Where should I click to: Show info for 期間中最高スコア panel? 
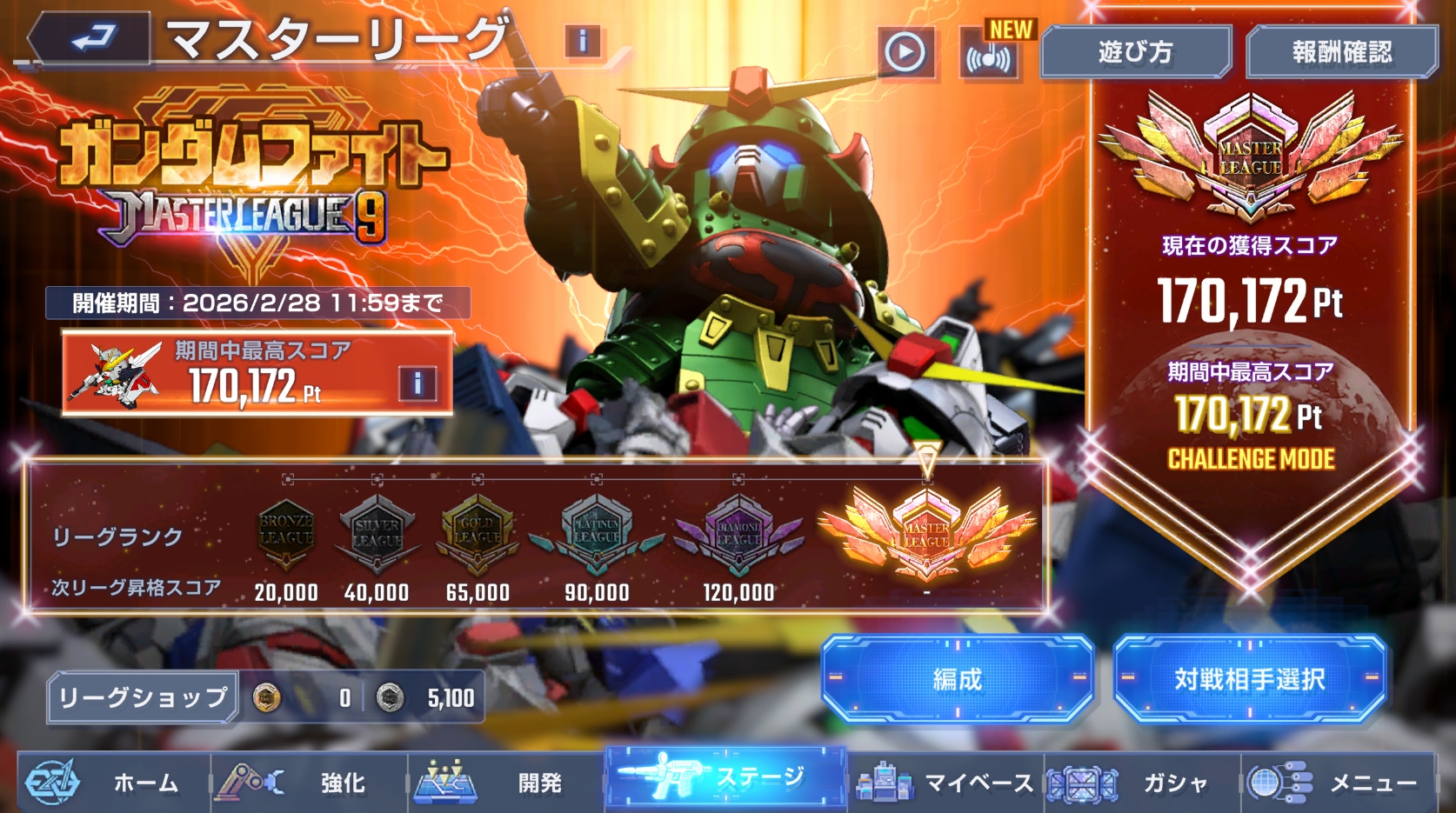tap(417, 383)
